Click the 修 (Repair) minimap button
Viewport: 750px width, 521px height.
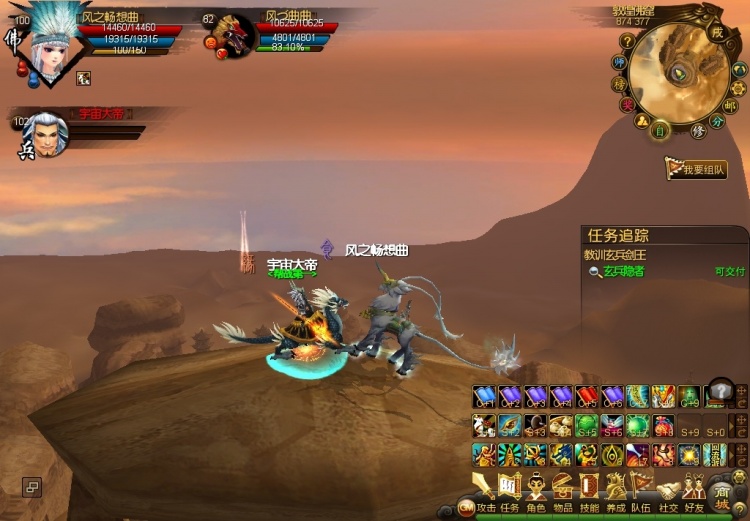tap(699, 131)
